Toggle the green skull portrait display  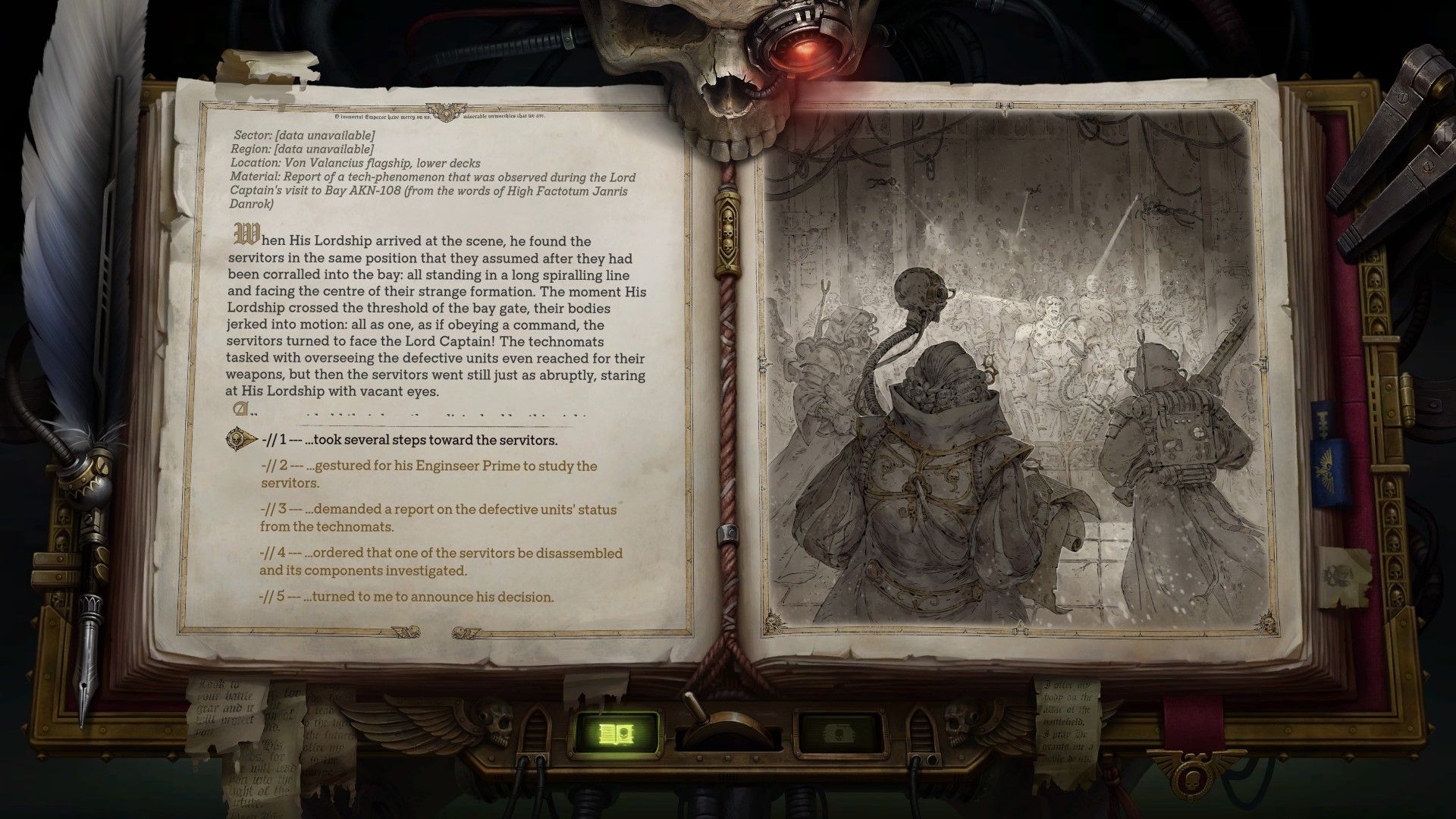click(839, 730)
